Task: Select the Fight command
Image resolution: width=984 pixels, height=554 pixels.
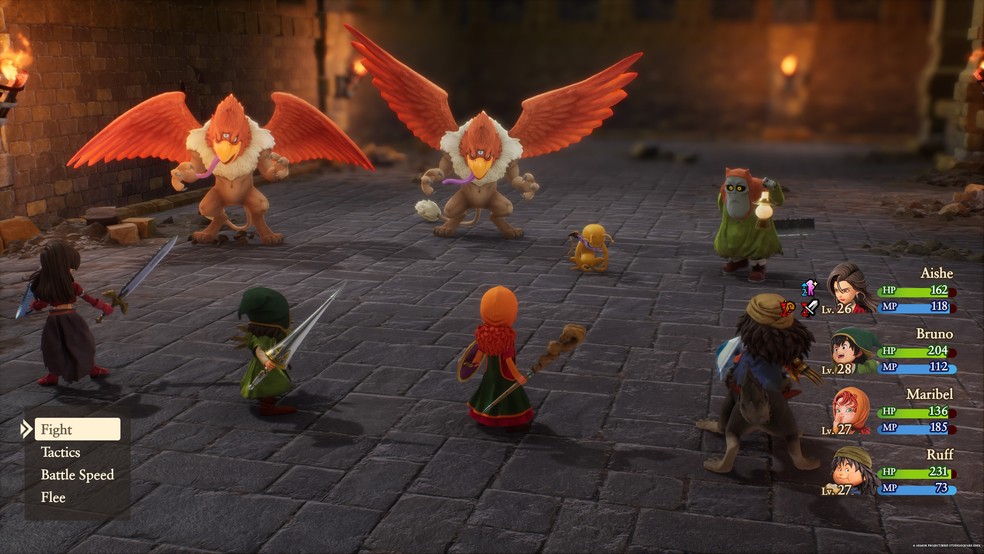Action: [76, 430]
